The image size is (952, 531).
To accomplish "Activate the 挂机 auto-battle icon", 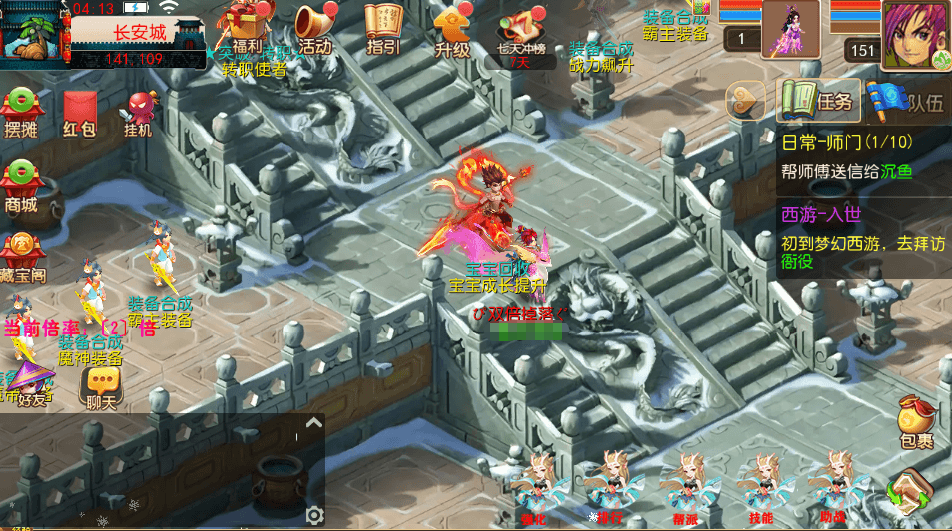I will point(139,113).
